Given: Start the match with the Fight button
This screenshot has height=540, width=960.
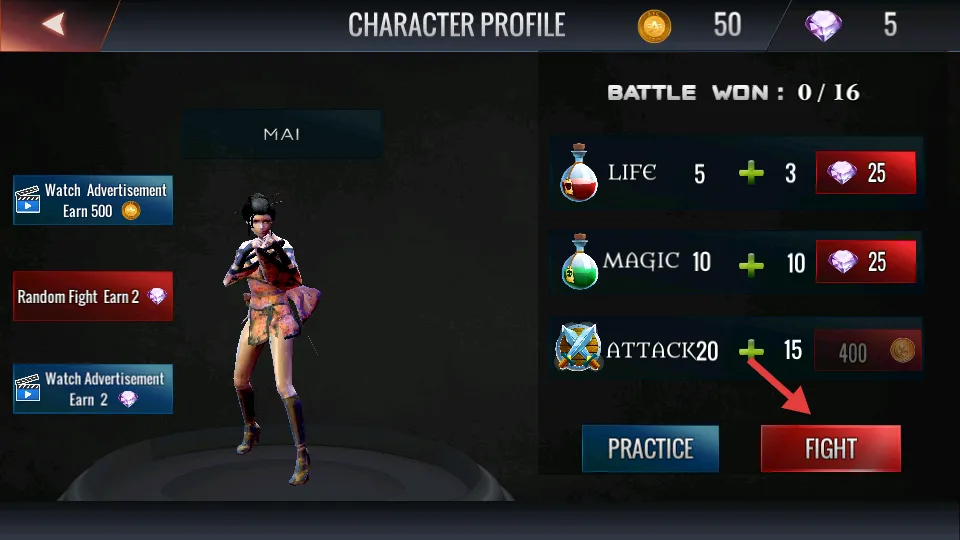Looking at the screenshot, I should (830, 448).
